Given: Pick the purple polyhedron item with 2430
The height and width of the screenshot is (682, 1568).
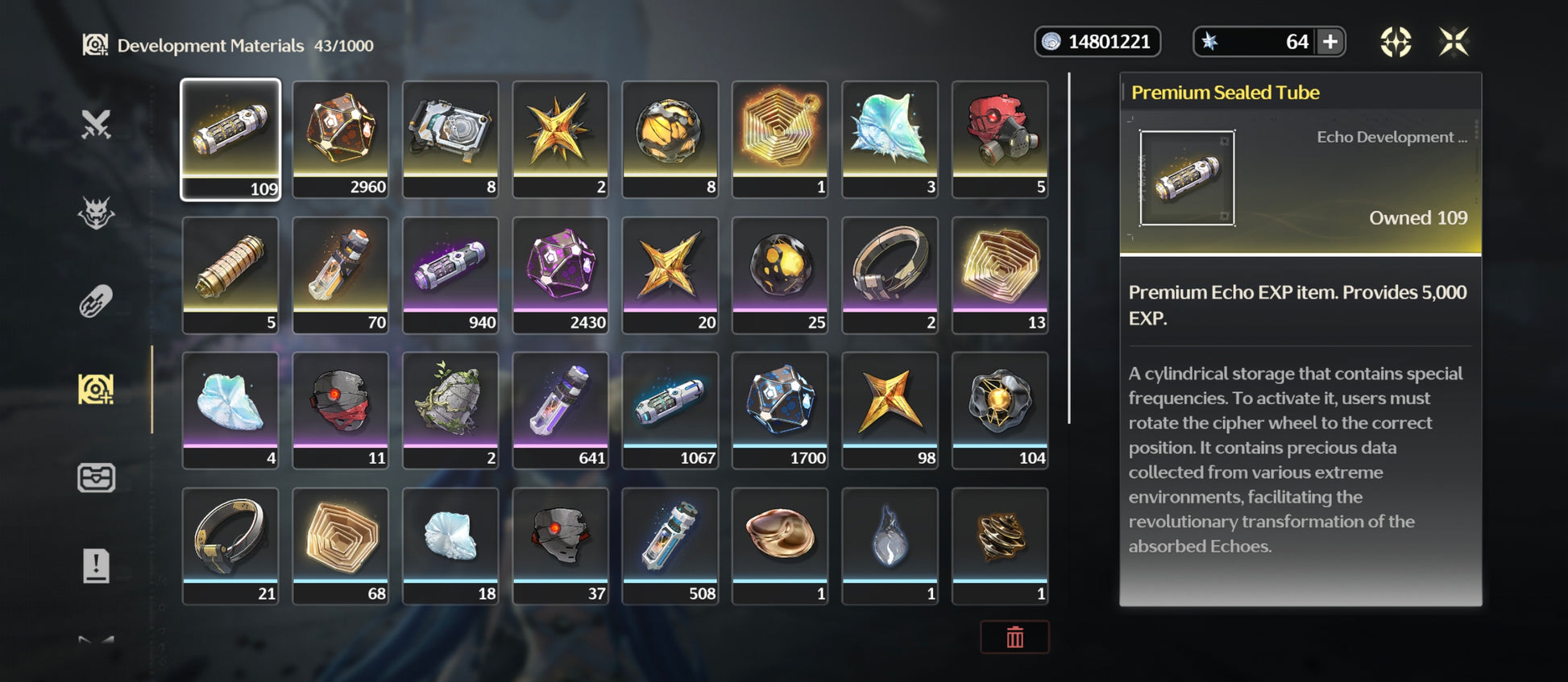Looking at the screenshot, I should pyautogui.click(x=560, y=275).
